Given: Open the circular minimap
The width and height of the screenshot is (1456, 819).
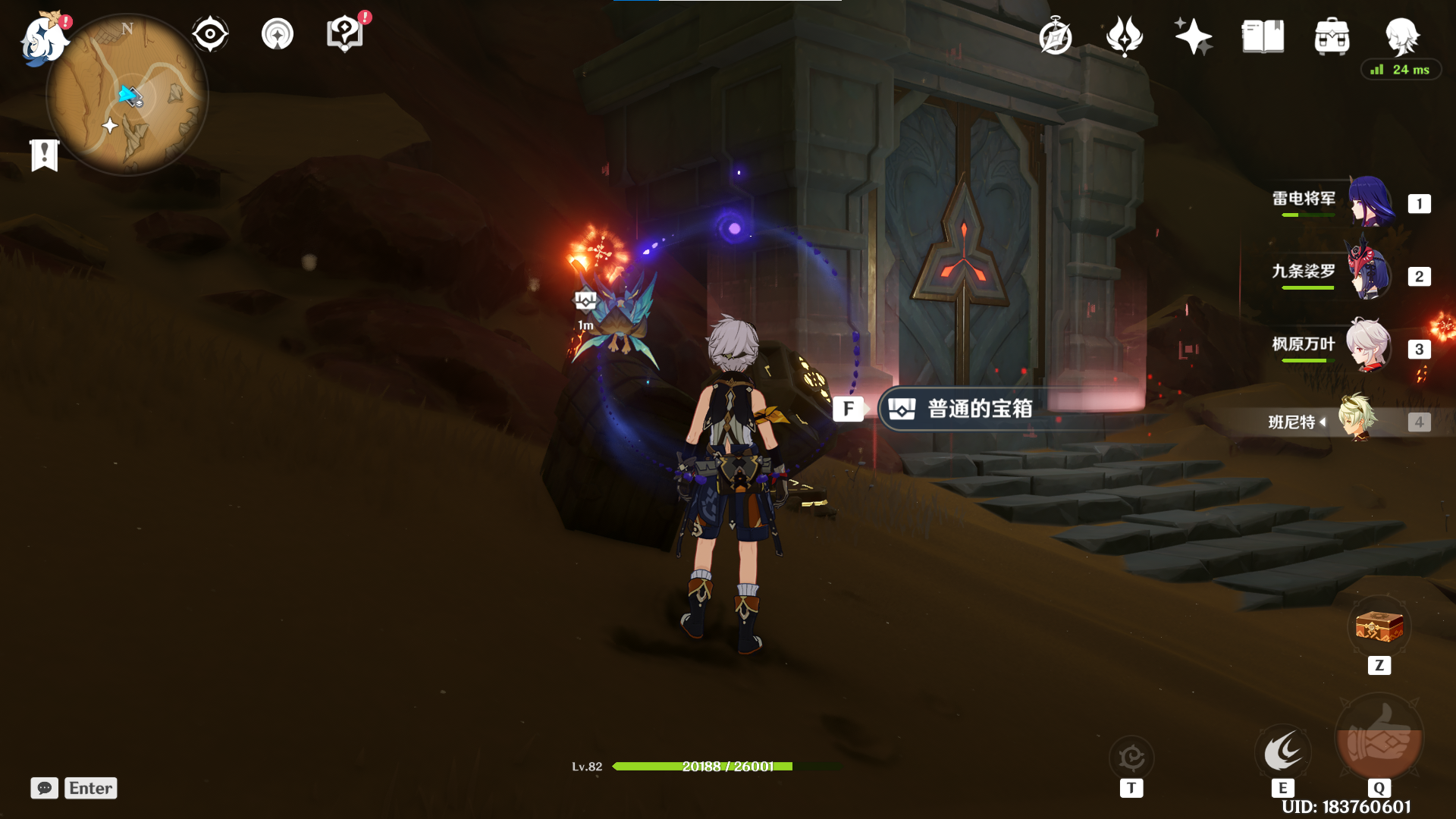Looking at the screenshot, I should tap(127, 96).
